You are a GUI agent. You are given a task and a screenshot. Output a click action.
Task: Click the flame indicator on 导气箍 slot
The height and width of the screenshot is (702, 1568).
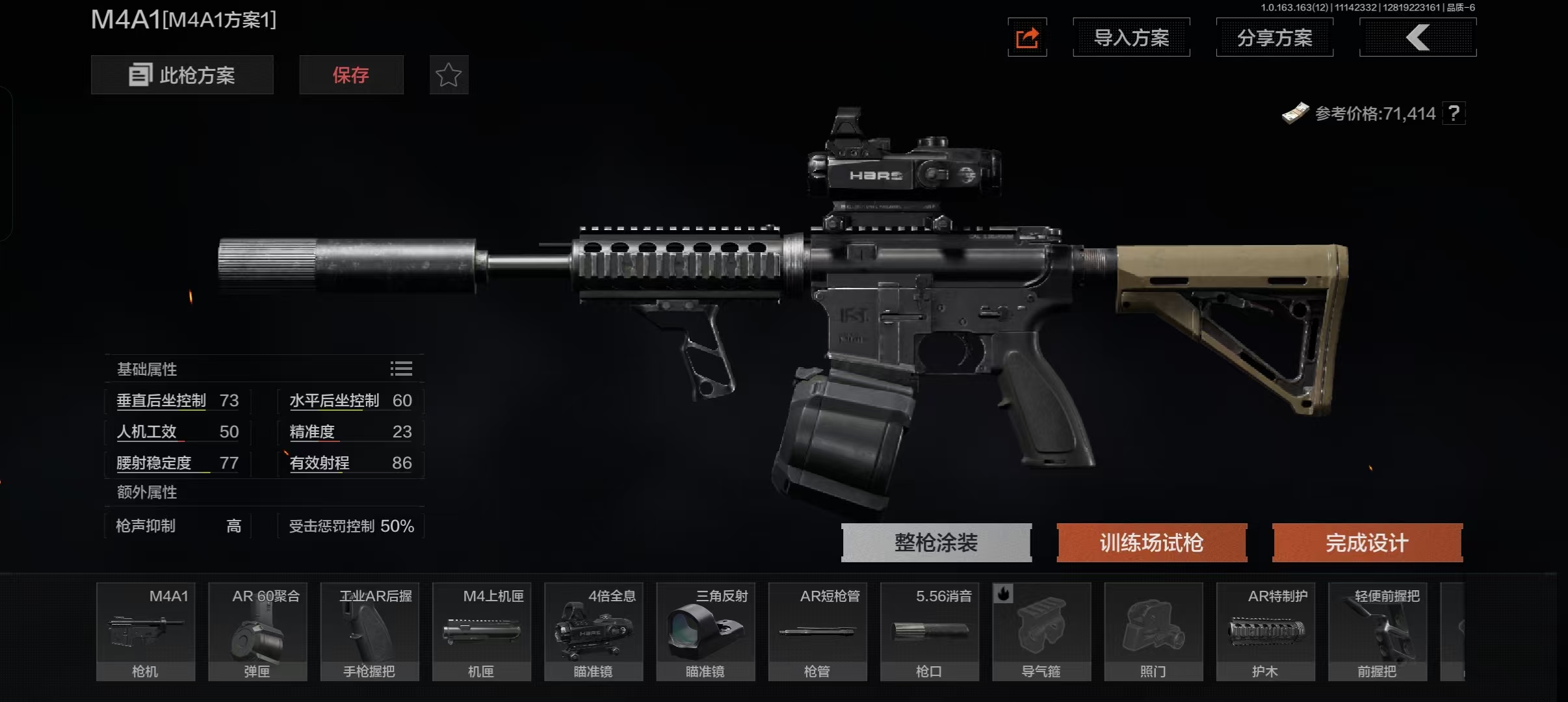1002,594
